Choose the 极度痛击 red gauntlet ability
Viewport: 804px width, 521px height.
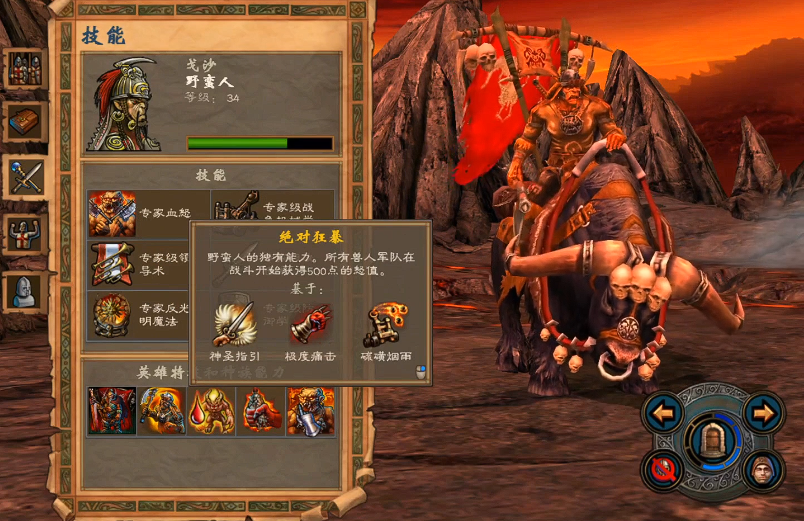tap(310, 324)
